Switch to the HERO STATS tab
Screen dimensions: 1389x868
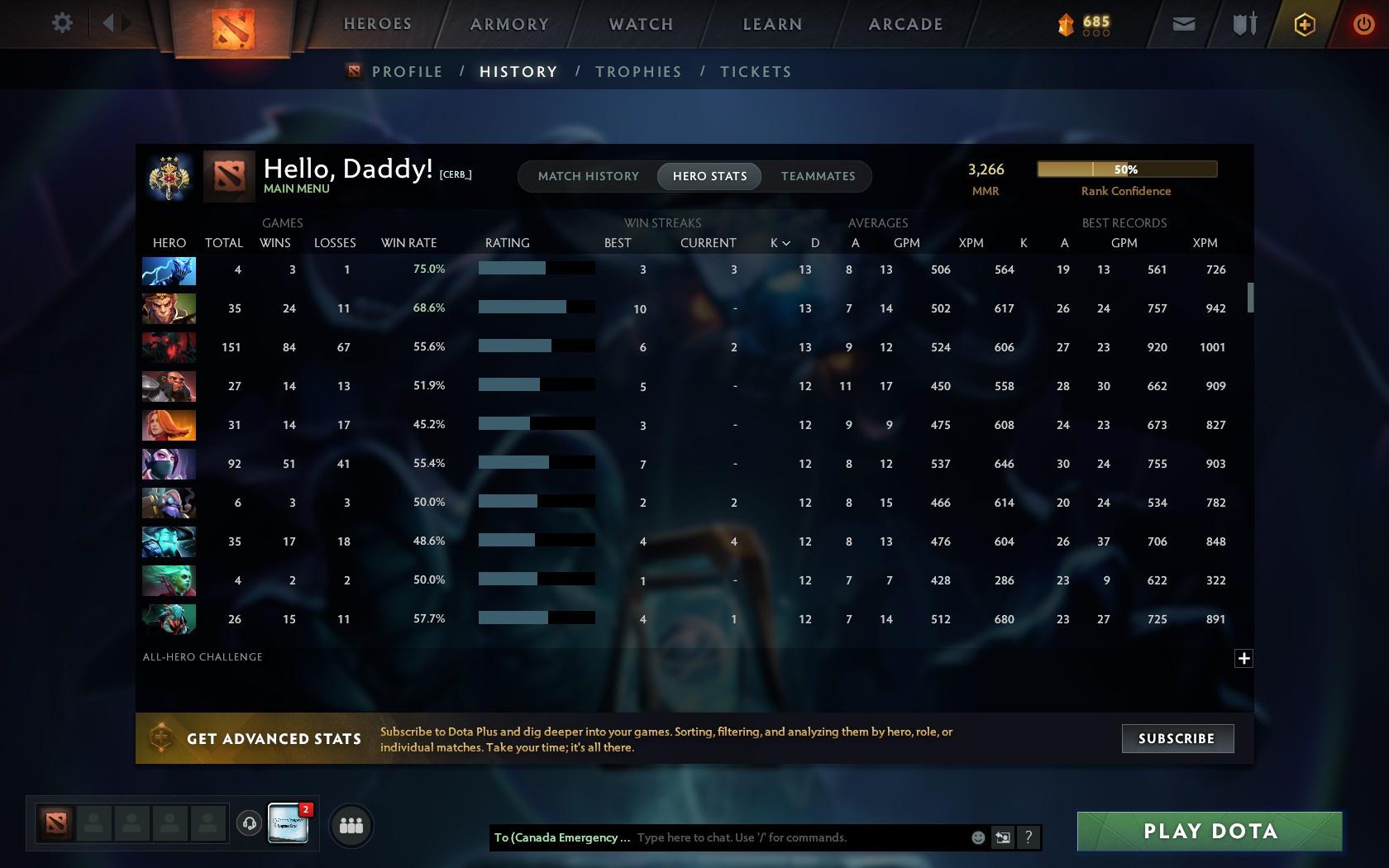pos(709,176)
